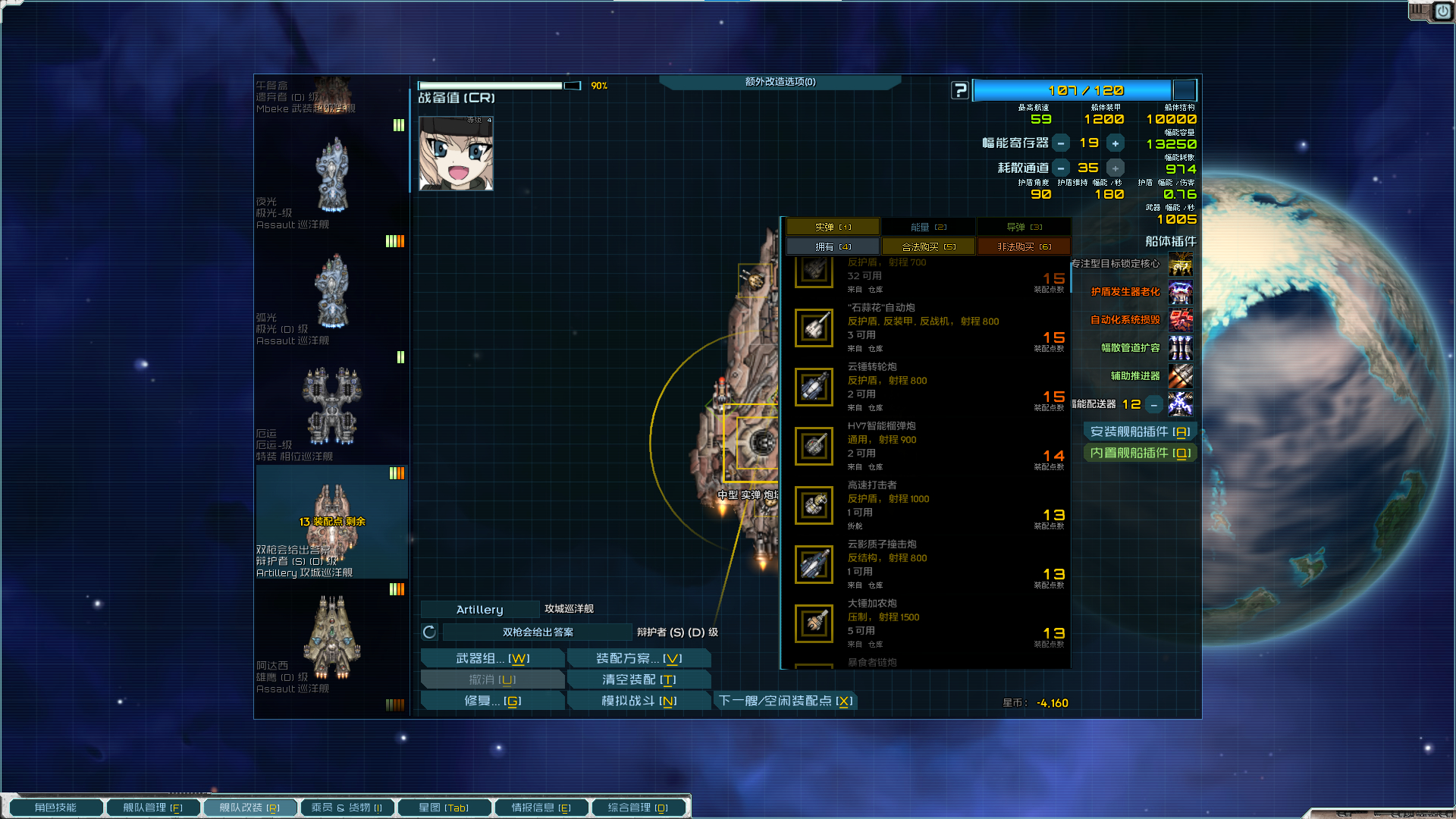Screen dimensions: 1456x819
Task: Switch to the 能量 weapon tab
Action: point(928,227)
